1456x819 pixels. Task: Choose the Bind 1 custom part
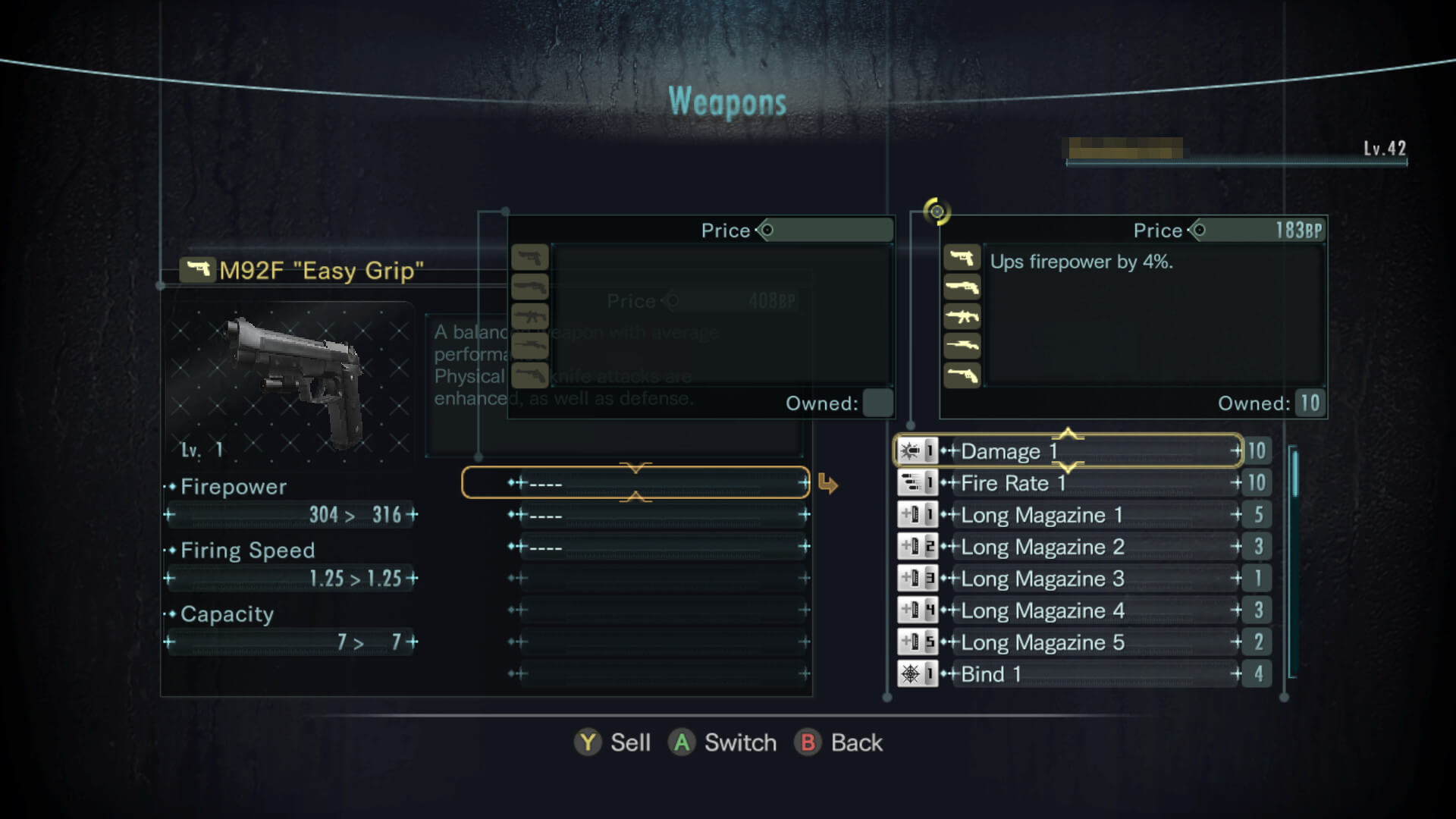click(1068, 674)
